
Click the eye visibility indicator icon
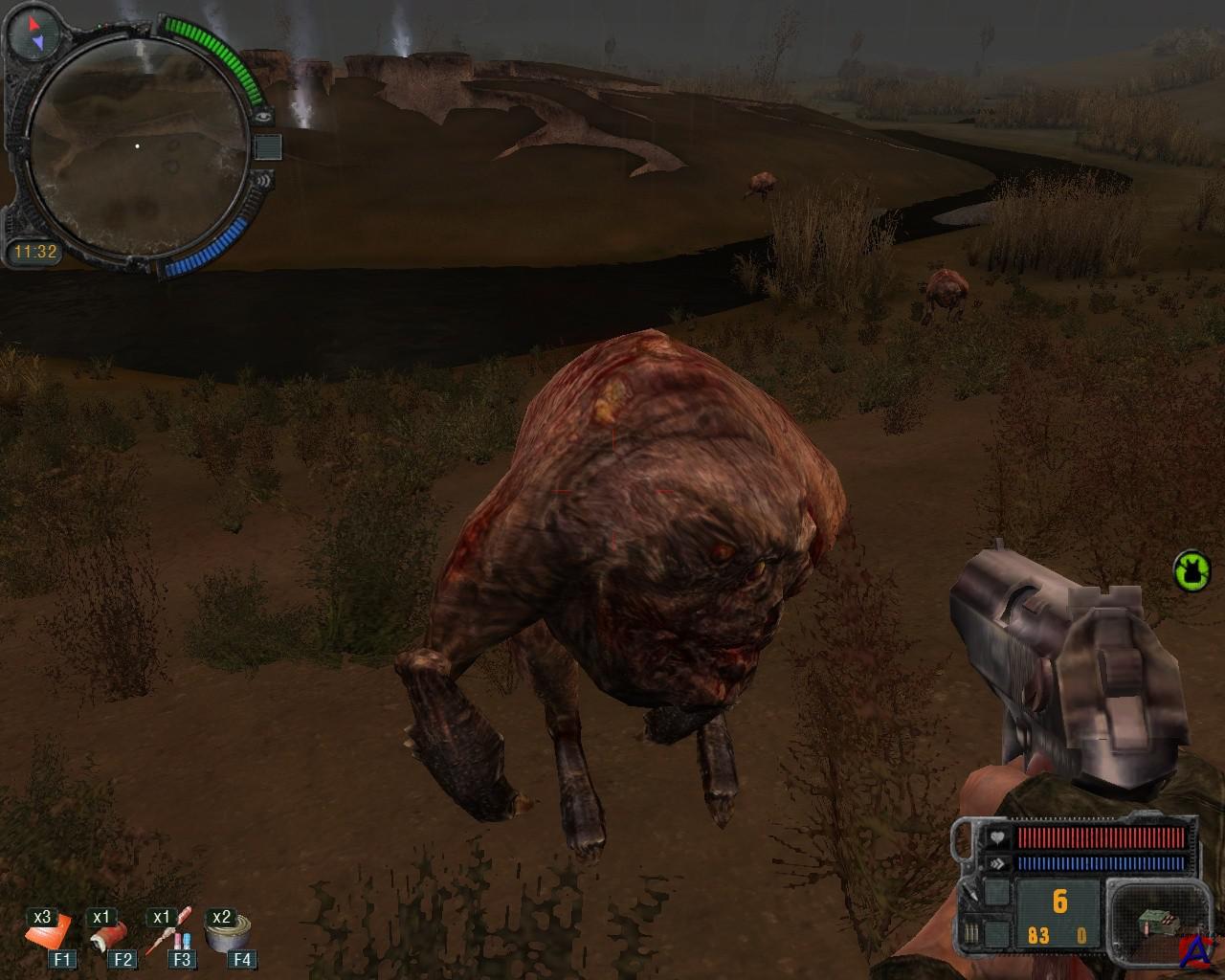pos(264,116)
